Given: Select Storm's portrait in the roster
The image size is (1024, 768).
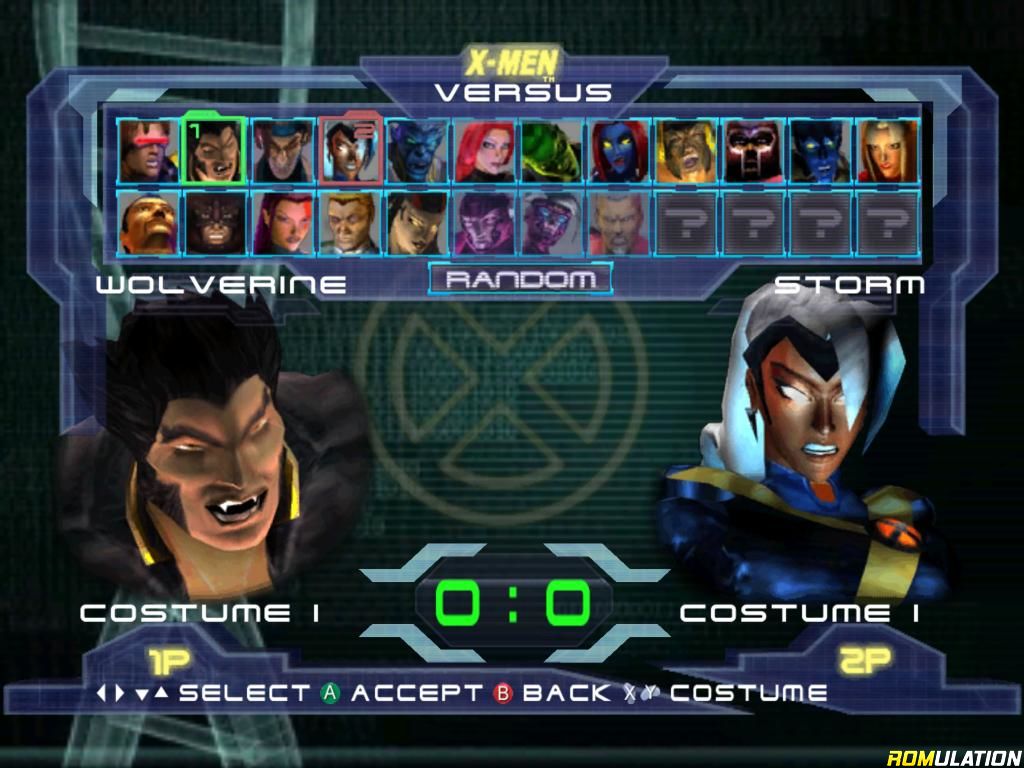Looking at the screenshot, I should (x=349, y=151).
